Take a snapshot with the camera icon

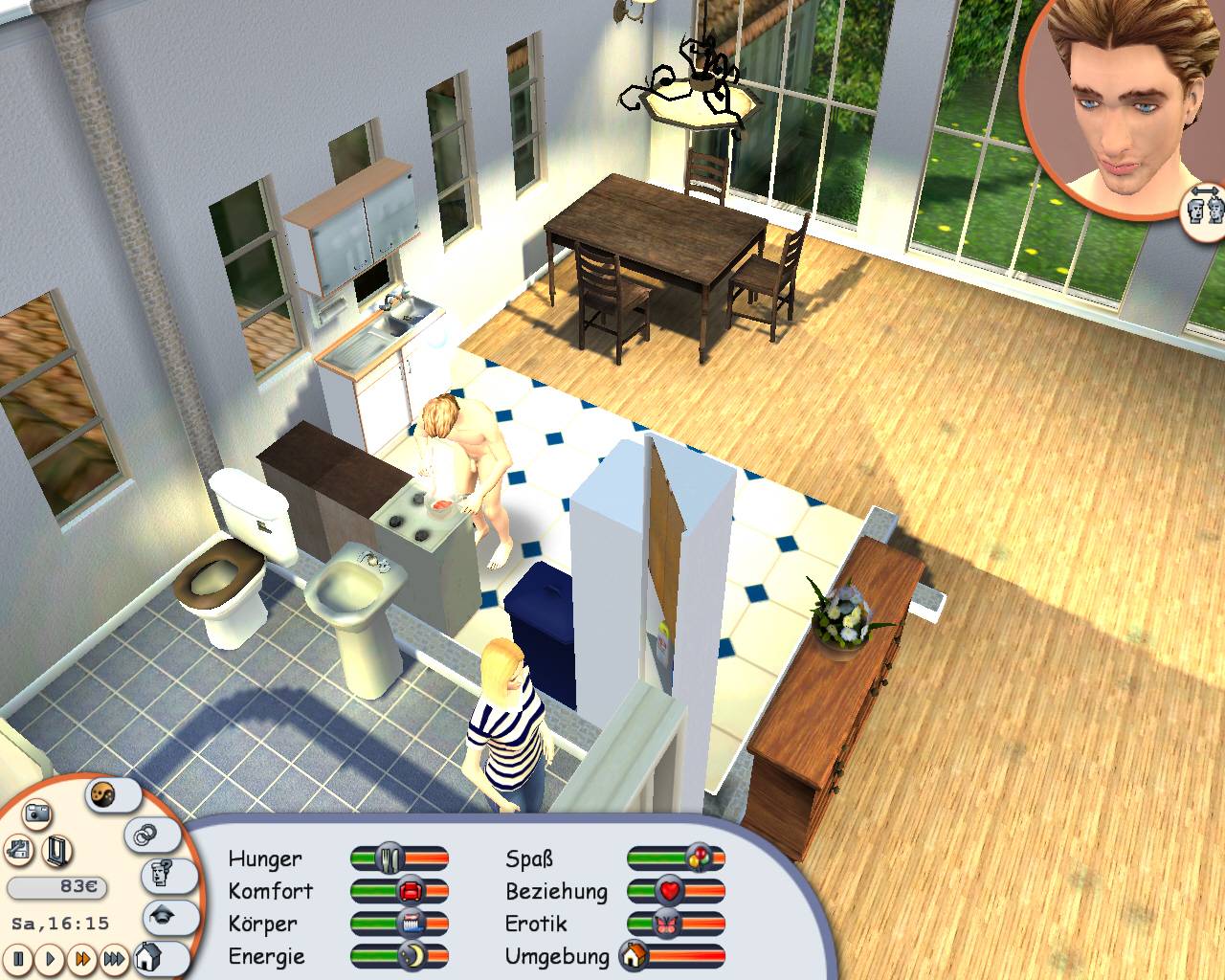coord(36,813)
